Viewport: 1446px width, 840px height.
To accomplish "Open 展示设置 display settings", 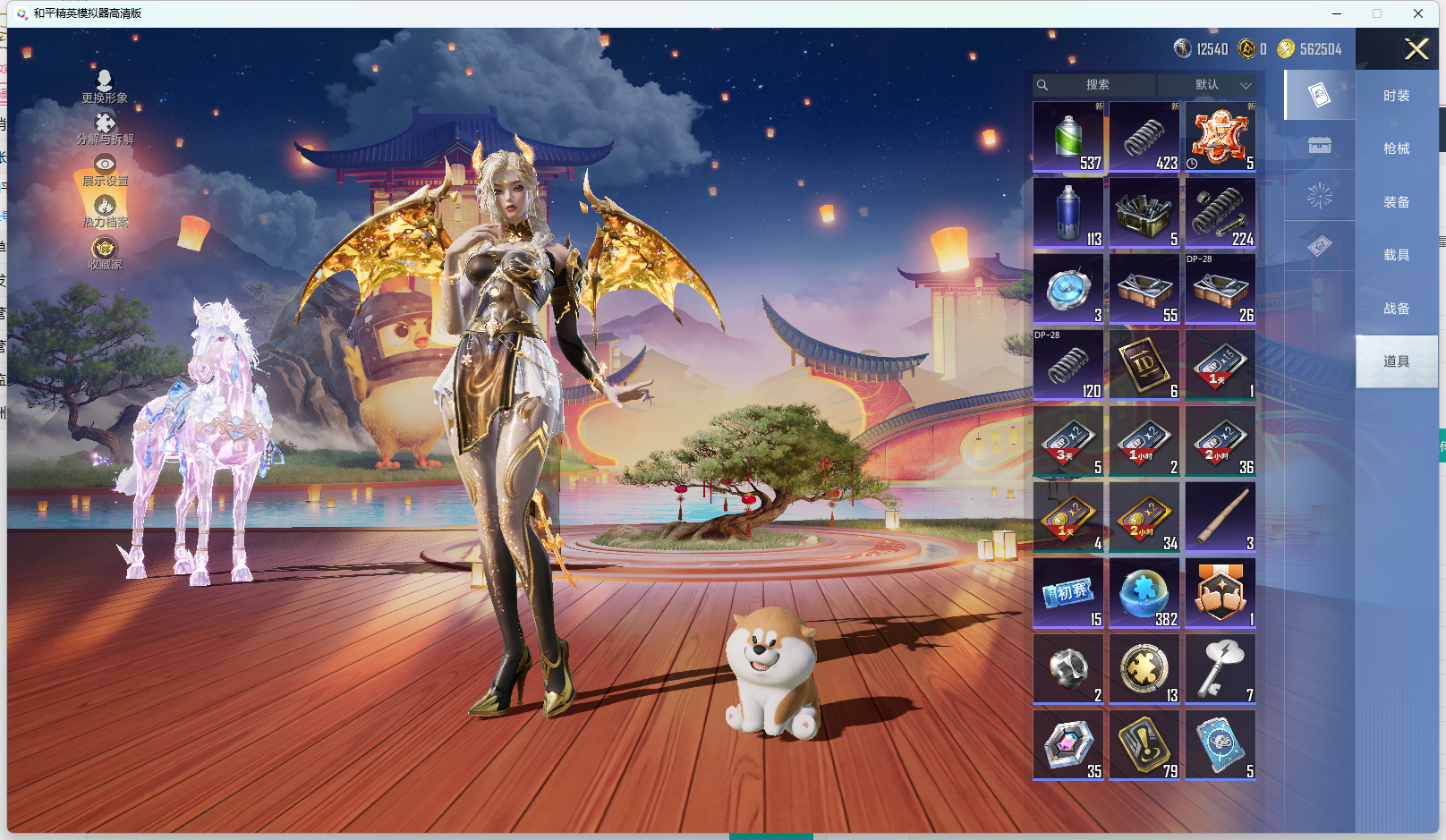I will click(105, 170).
